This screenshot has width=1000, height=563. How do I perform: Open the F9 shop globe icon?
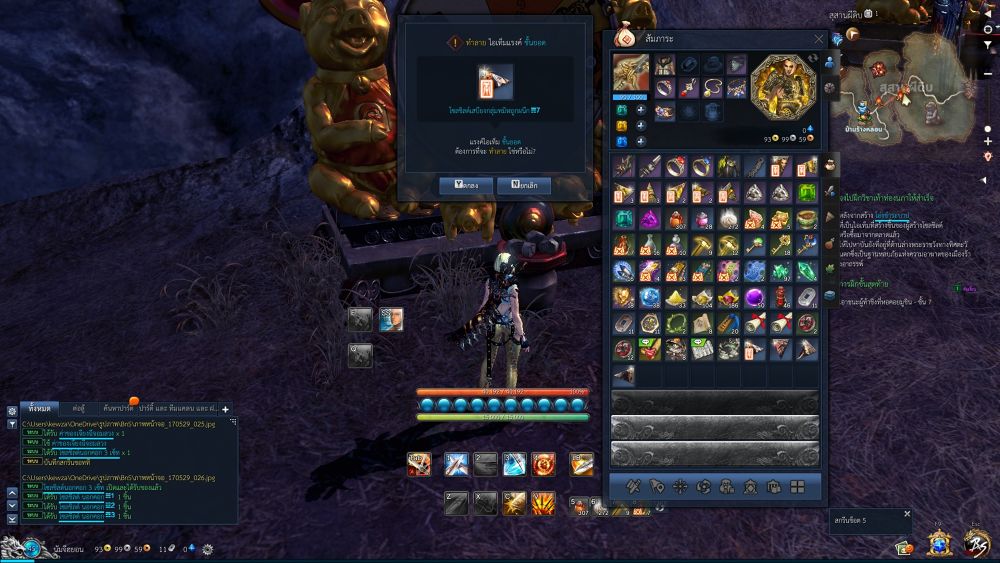pyautogui.click(x=937, y=541)
